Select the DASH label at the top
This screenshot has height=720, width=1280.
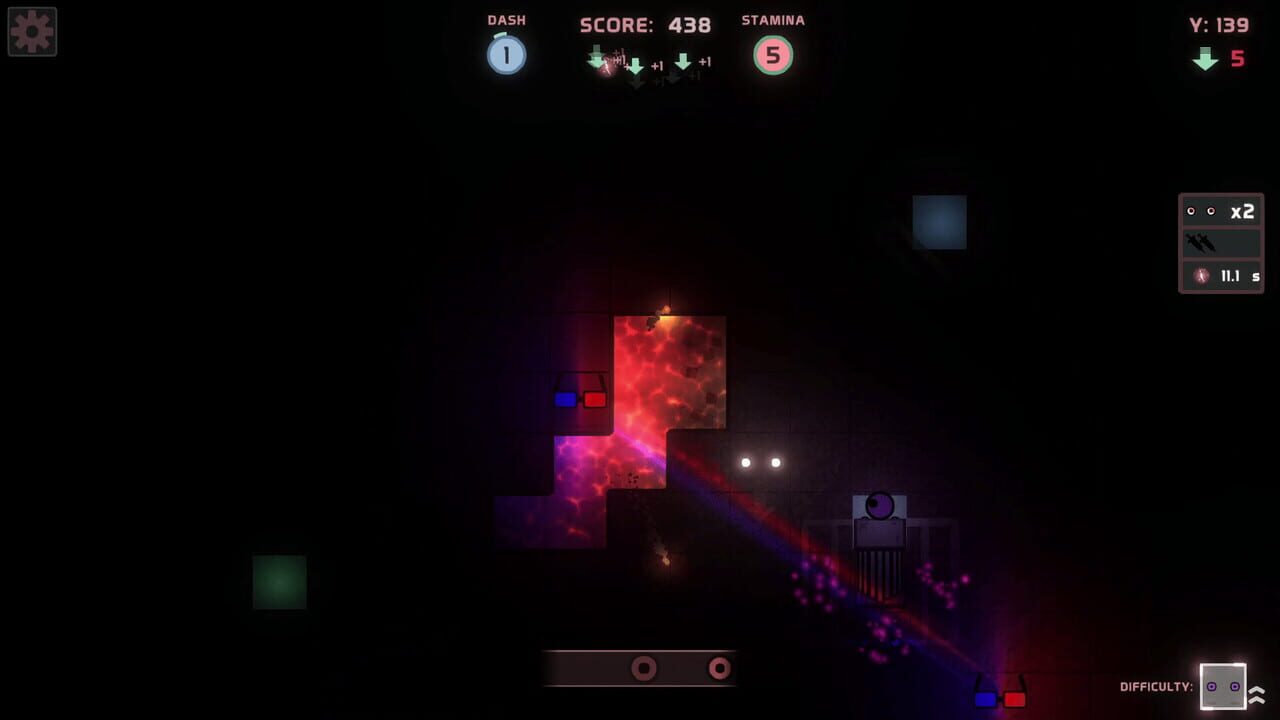point(506,19)
